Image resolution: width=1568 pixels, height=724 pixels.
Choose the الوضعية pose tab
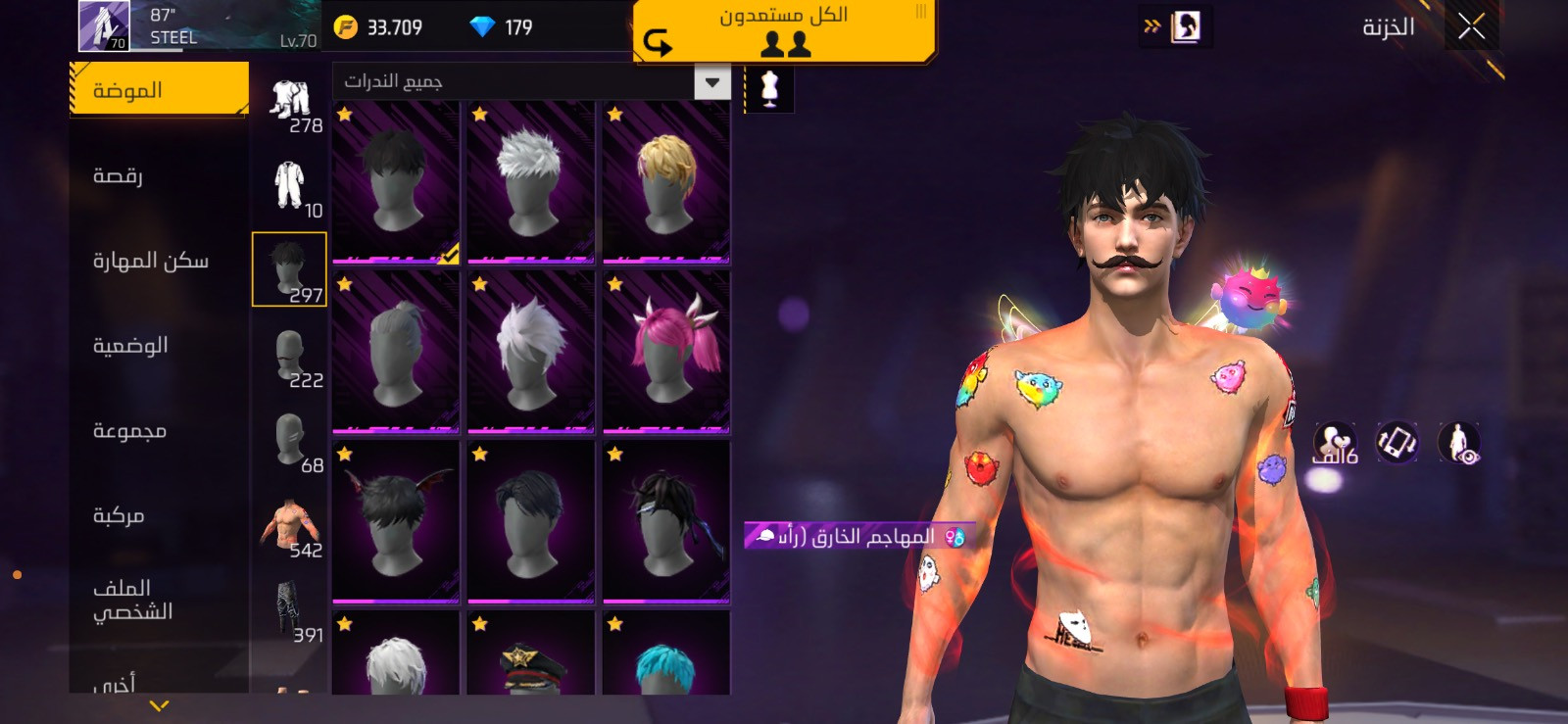pos(130,346)
